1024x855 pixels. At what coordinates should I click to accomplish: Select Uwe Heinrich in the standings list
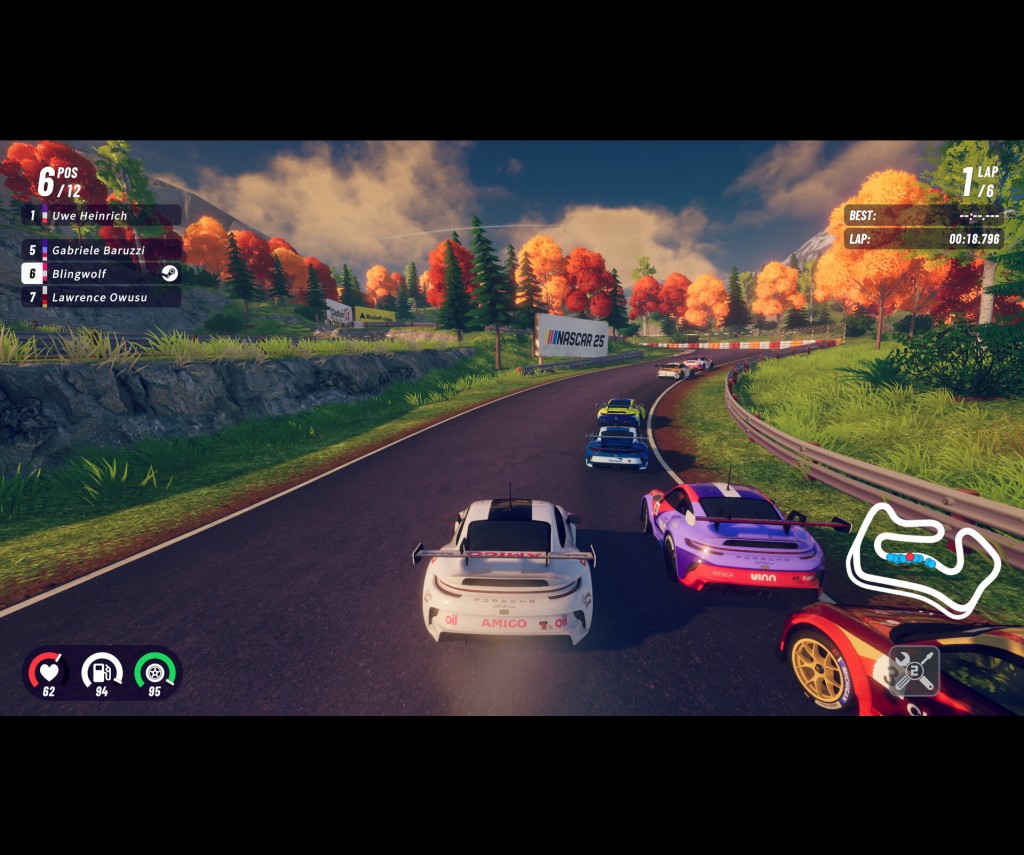(100, 215)
